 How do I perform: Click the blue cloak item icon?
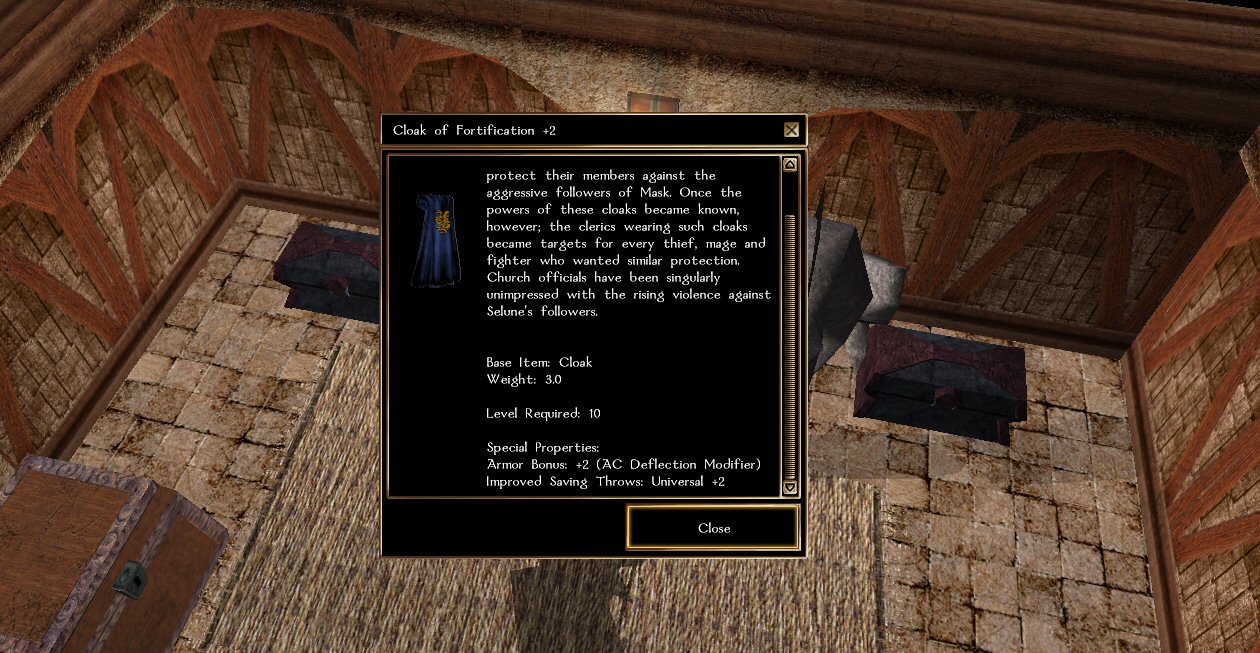(435, 240)
